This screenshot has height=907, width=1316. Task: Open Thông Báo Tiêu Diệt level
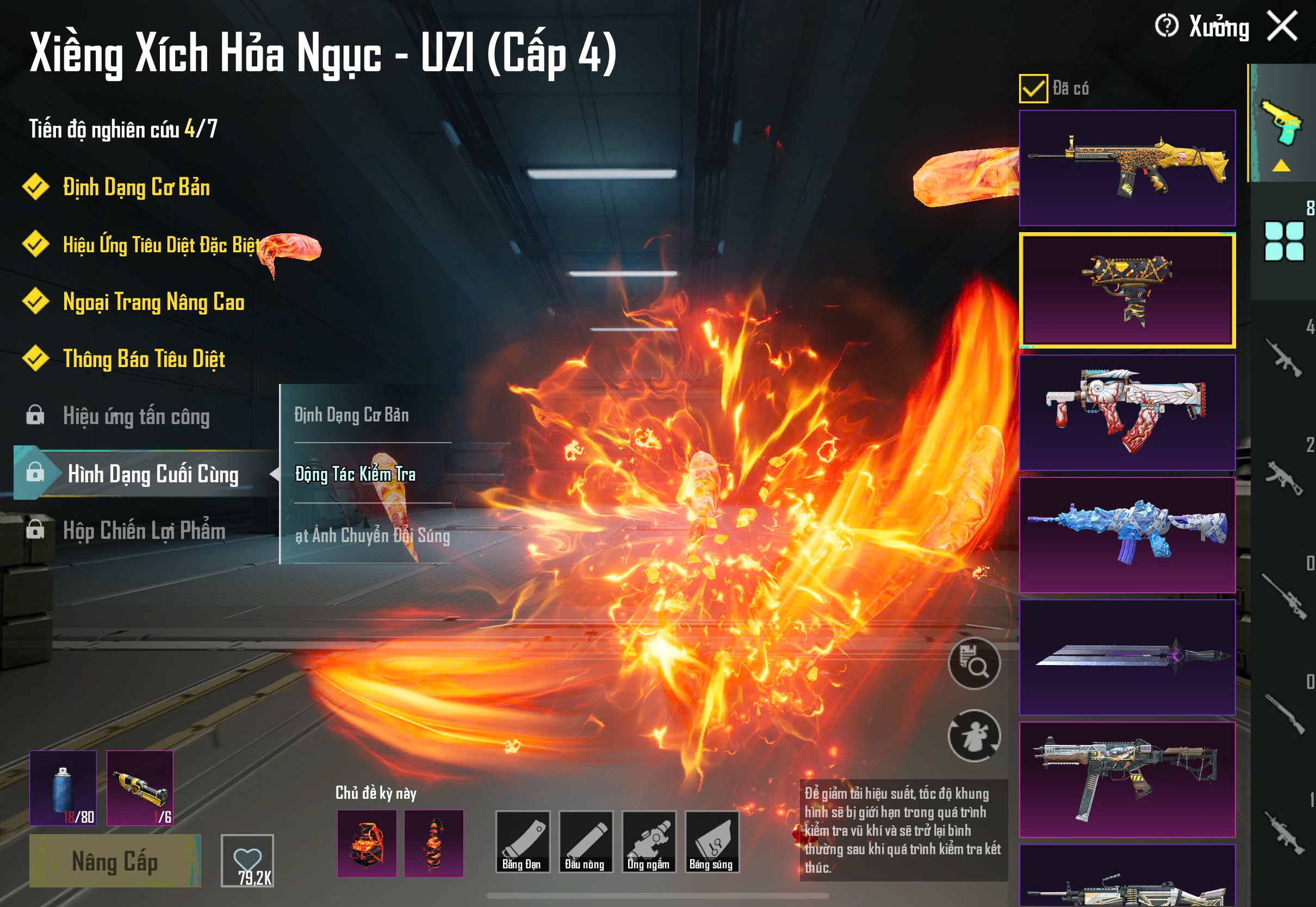pos(144,359)
